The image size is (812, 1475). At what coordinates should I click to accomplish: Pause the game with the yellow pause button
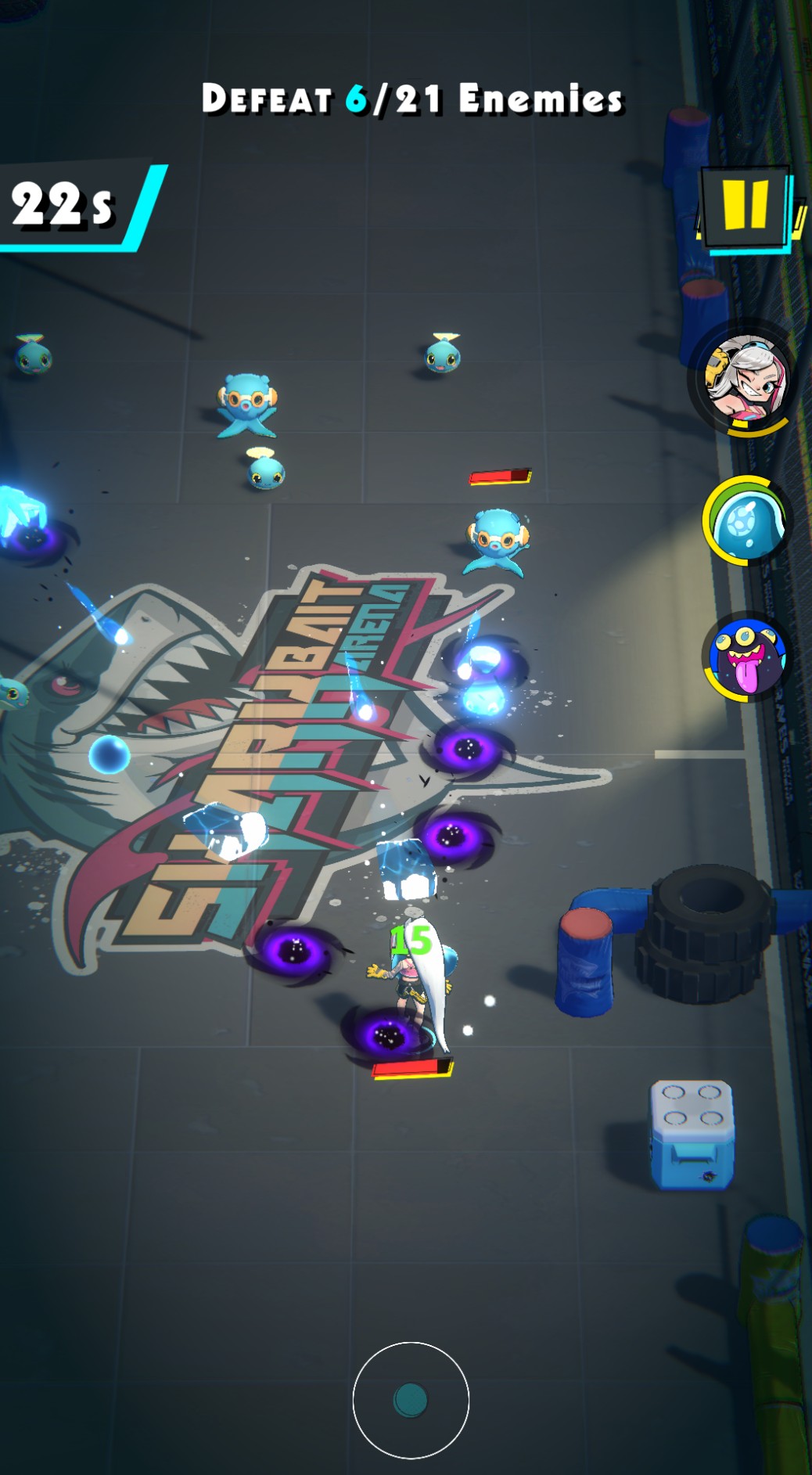point(746,206)
